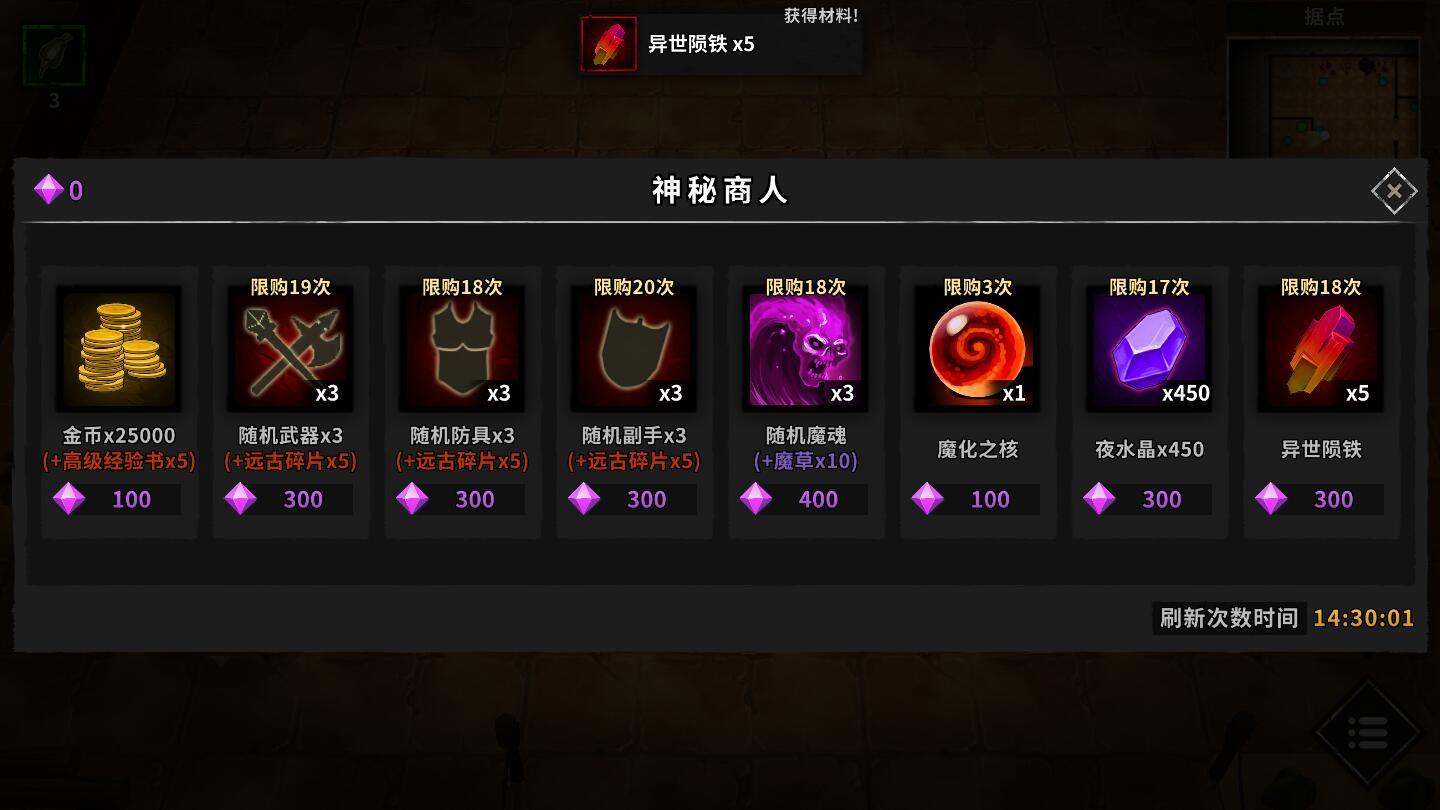Screen dimensions: 1440x810
Task: Select the purple 夜水晶 crystal icon
Action: click(1149, 348)
